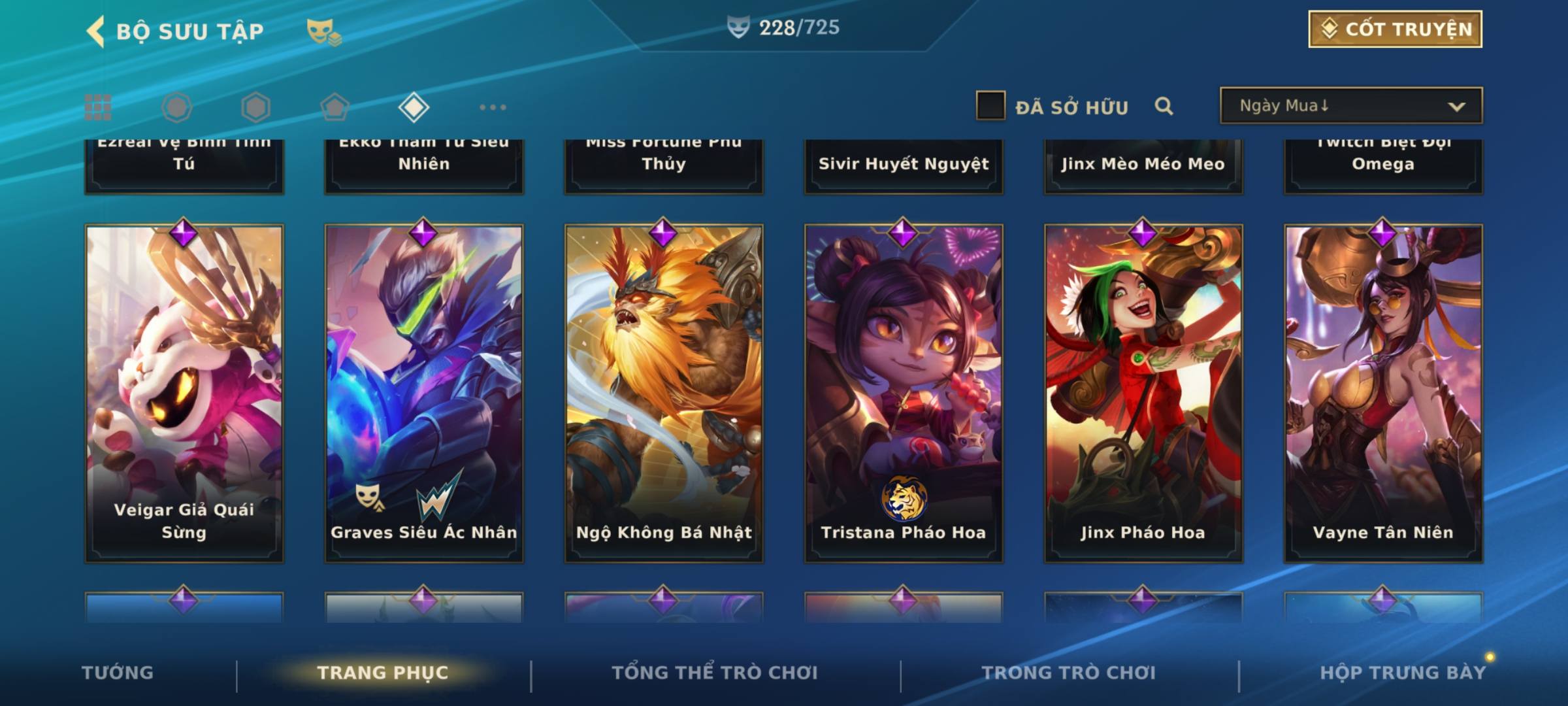Toggle the Đã Sở Hữu checkbox

point(990,106)
